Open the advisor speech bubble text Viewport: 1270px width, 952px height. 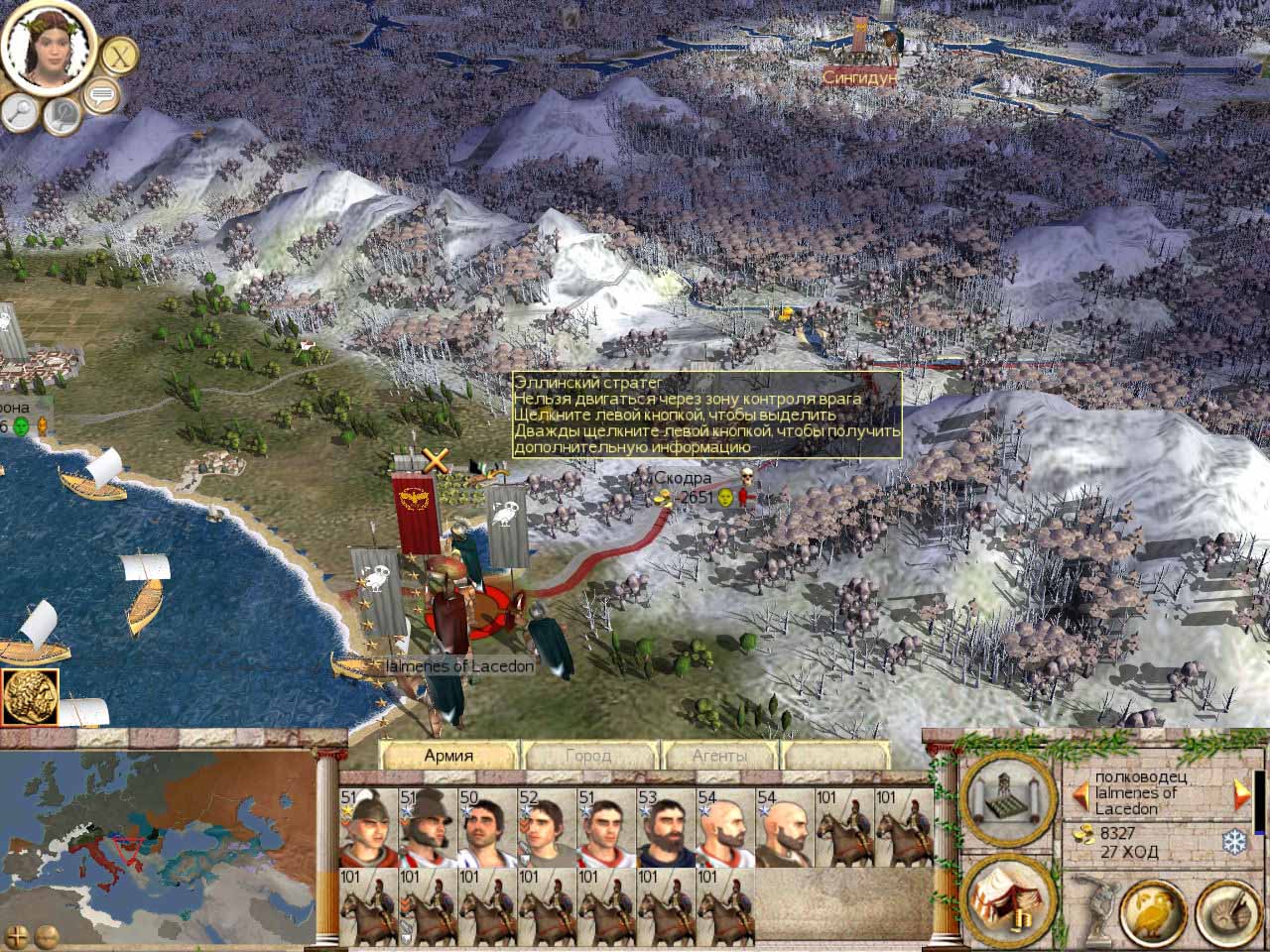click(100, 96)
